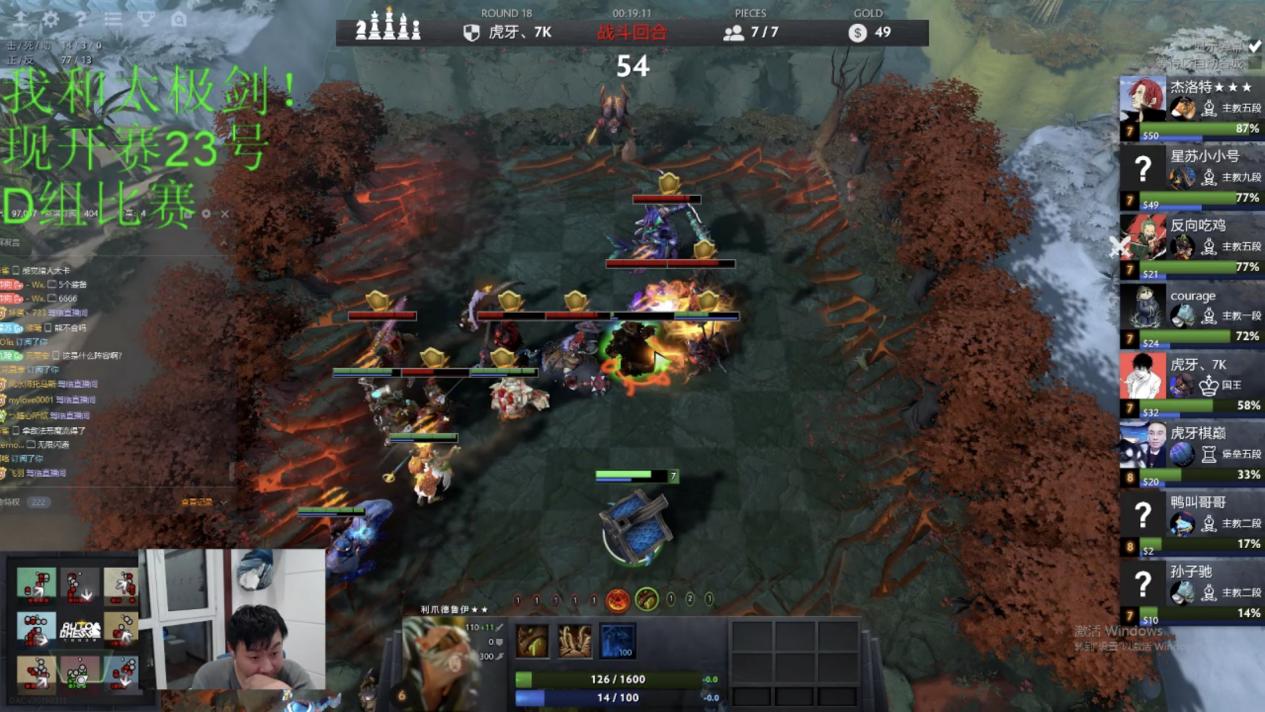Open the list icon in top bar
The width and height of the screenshot is (1265, 712).
(x=113, y=19)
